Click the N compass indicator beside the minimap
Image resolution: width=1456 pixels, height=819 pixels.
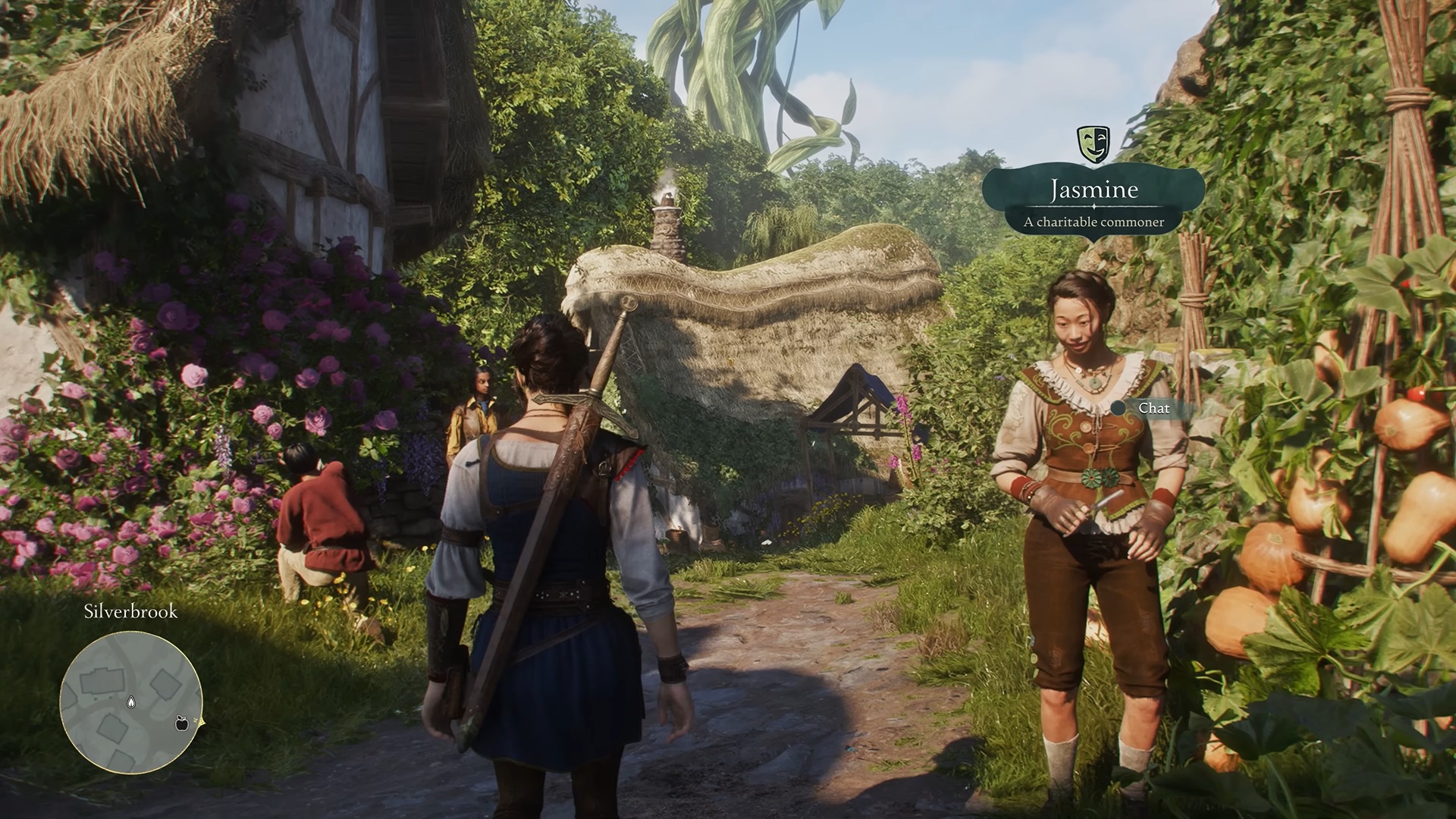[x=195, y=720]
